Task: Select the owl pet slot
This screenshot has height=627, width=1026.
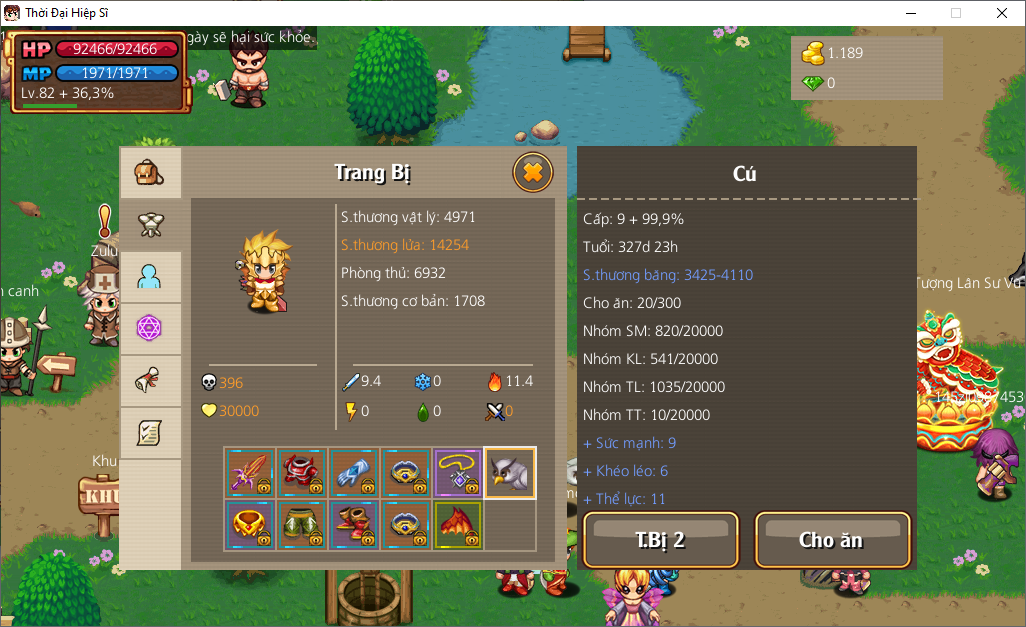Action: [x=510, y=473]
